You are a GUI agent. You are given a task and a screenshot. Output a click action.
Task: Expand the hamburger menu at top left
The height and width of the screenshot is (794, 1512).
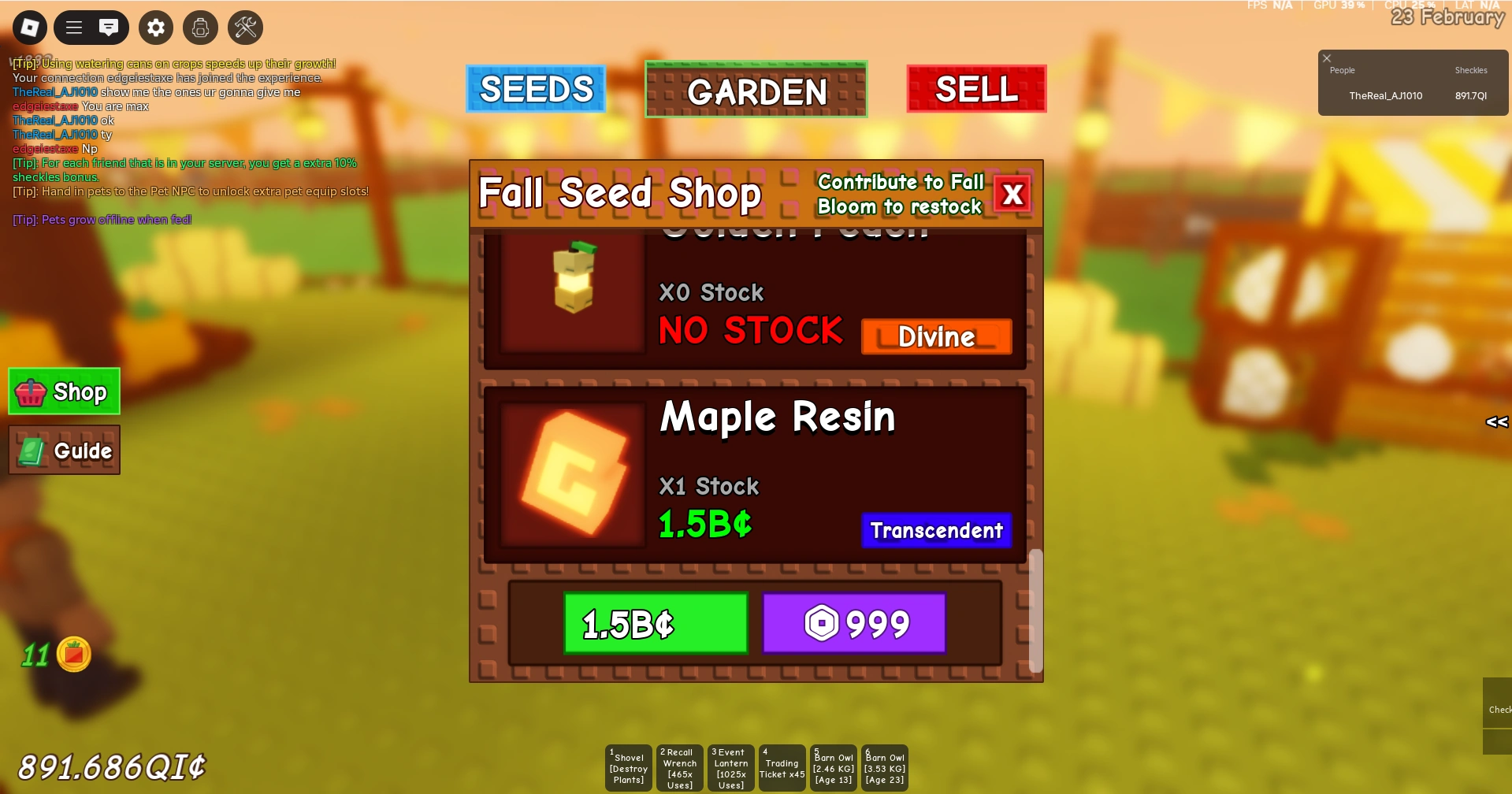point(73,28)
